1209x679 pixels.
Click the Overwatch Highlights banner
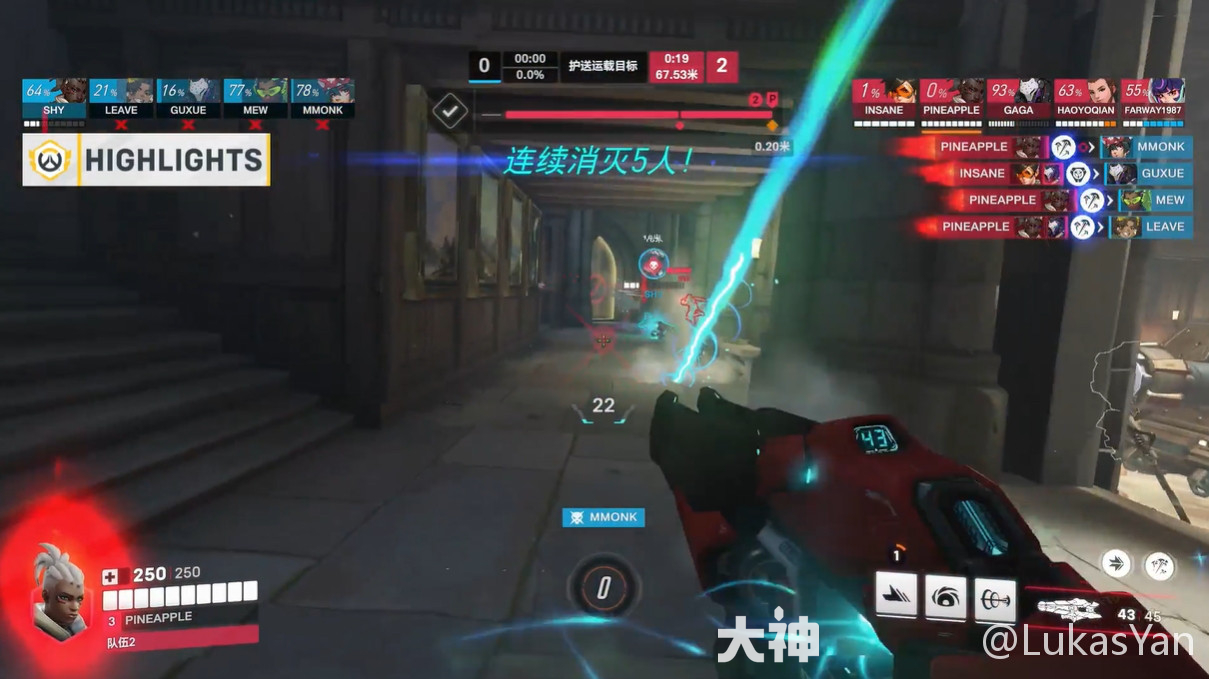point(146,160)
